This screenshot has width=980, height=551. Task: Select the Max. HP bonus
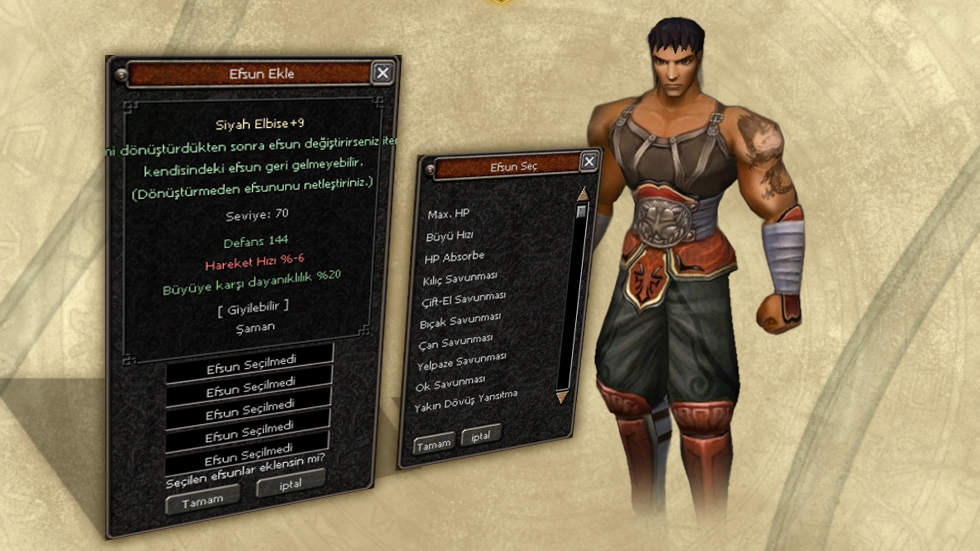pos(448,215)
